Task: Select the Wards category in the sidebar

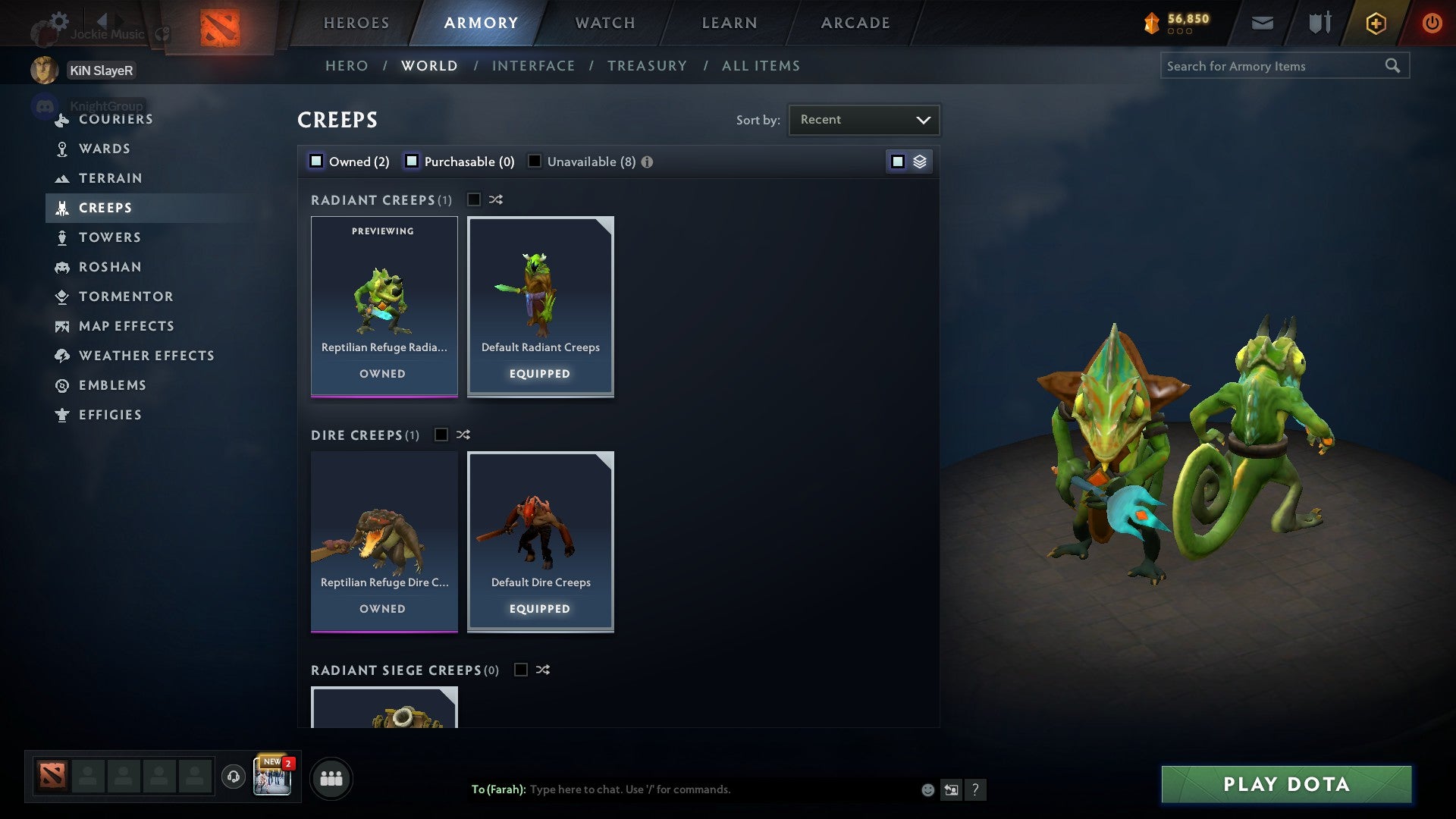Action: (x=104, y=149)
